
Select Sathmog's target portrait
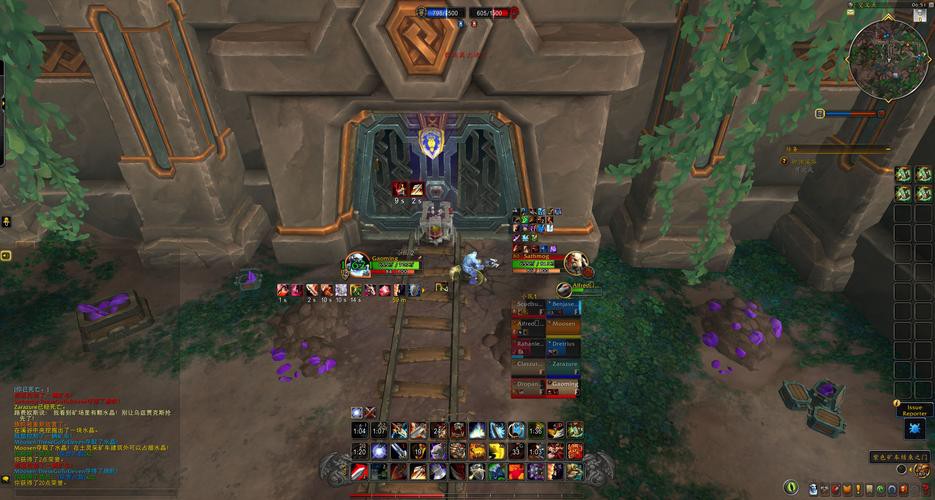tap(575, 263)
